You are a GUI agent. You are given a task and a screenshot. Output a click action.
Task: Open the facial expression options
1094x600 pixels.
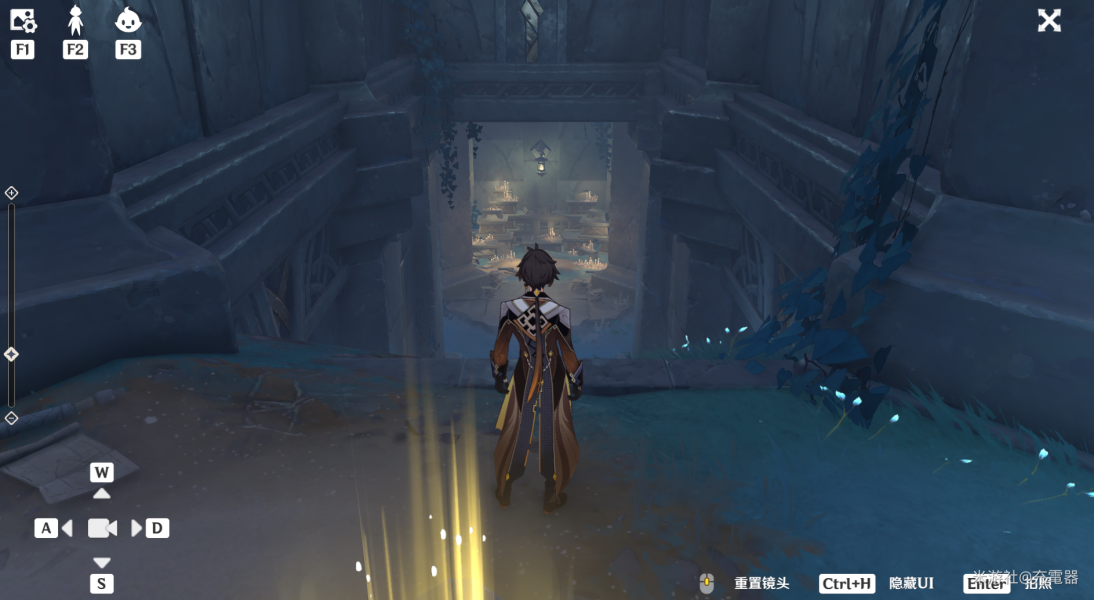coord(128,20)
